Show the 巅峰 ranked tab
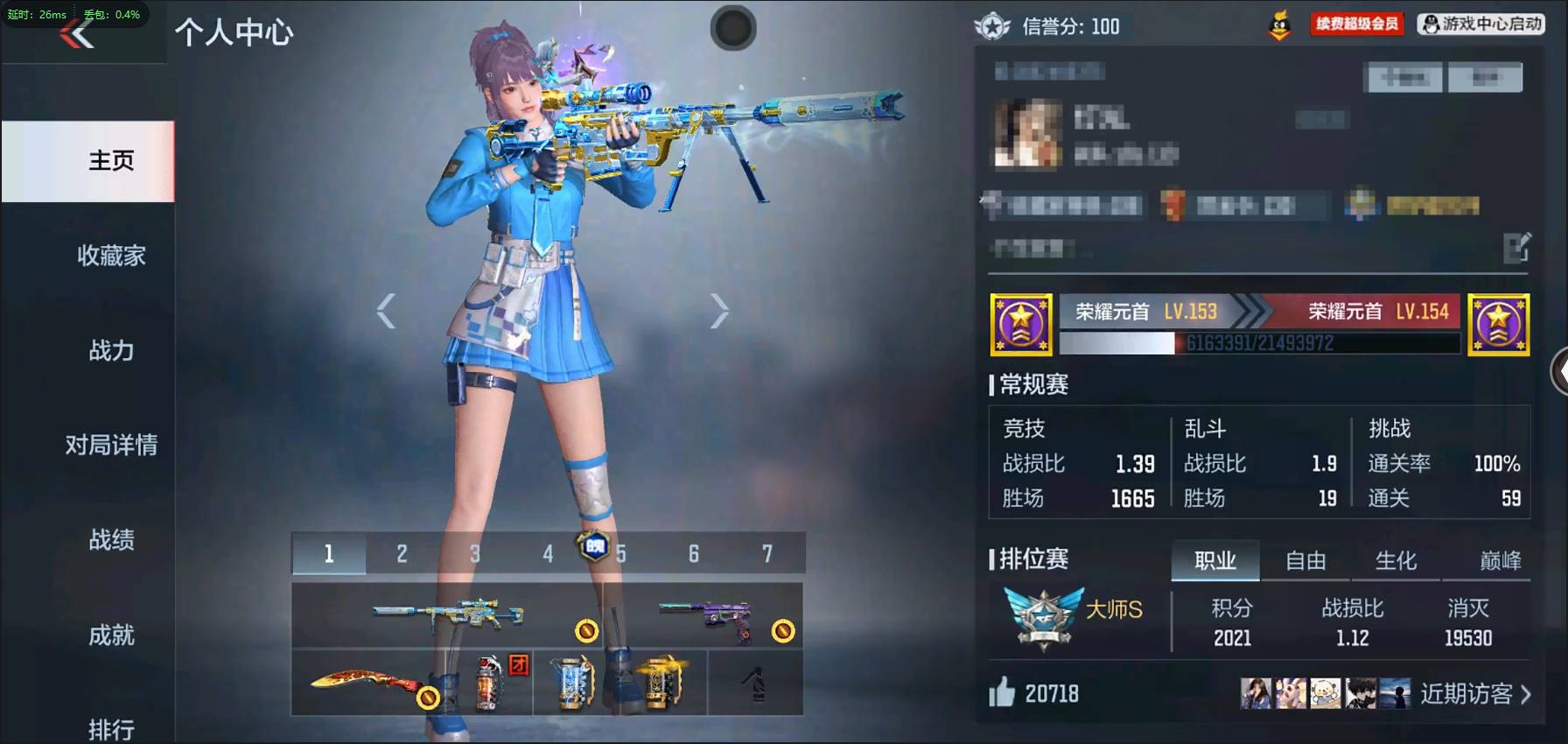Screen dimensions: 1568x744 [x=1500, y=561]
